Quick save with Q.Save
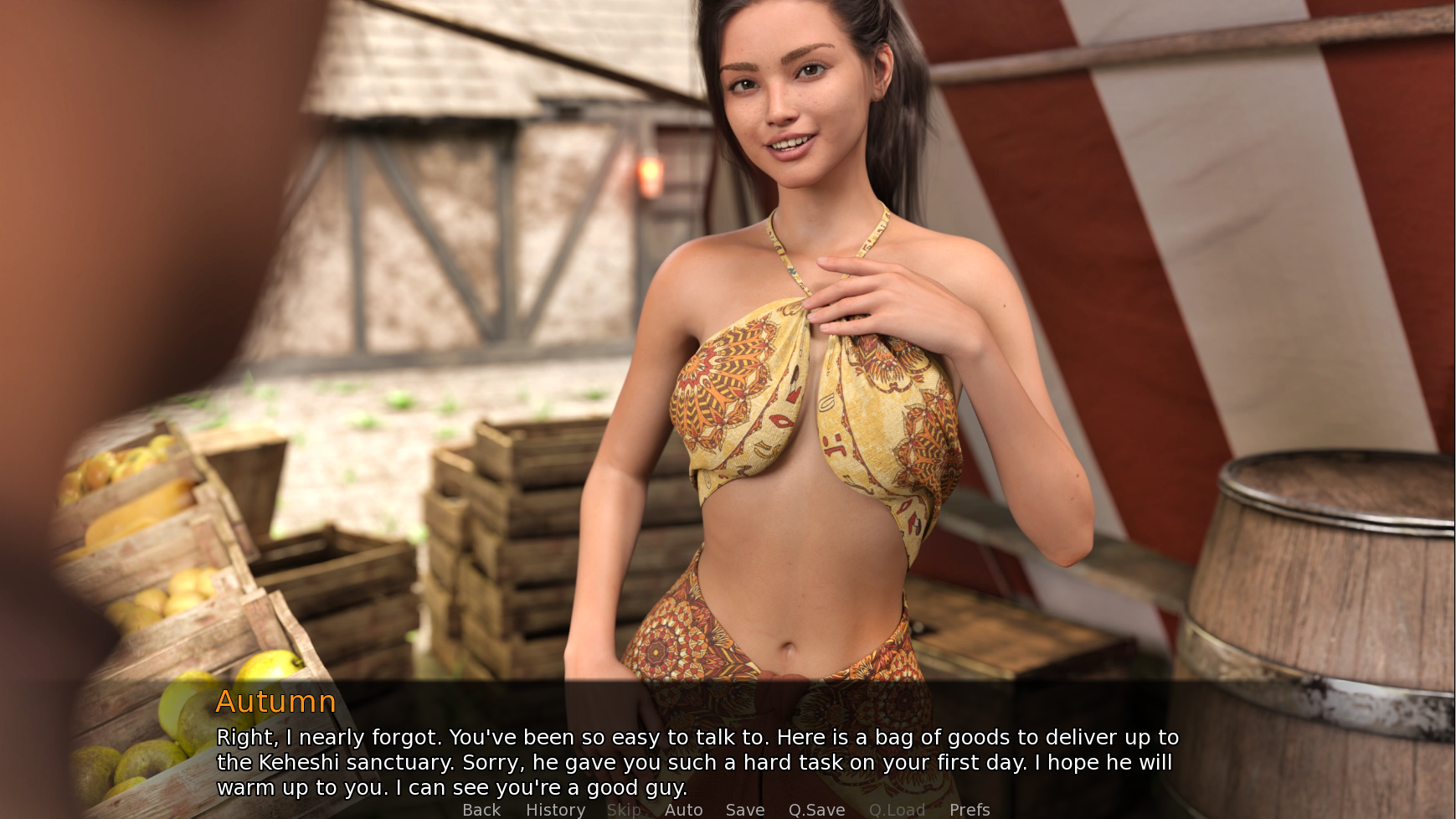This screenshot has height=819, width=1456. coord(816,809)
